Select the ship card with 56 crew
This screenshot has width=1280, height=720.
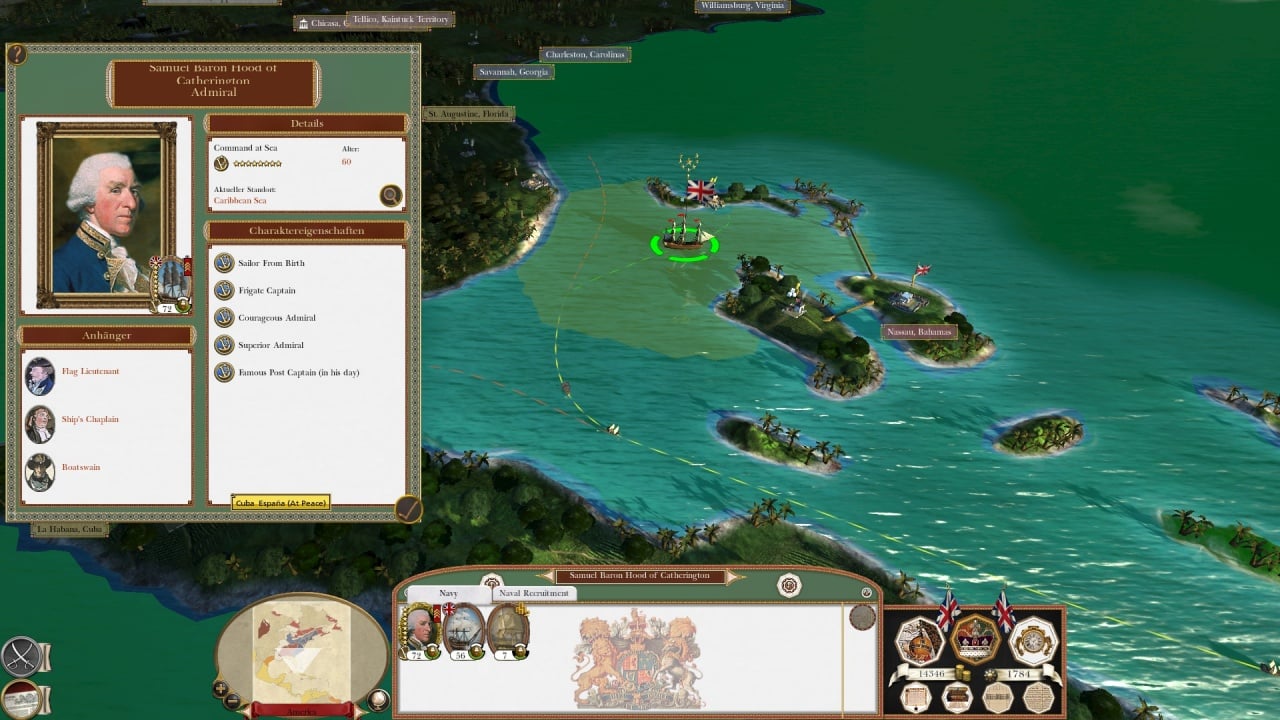[x=464, y=631]
